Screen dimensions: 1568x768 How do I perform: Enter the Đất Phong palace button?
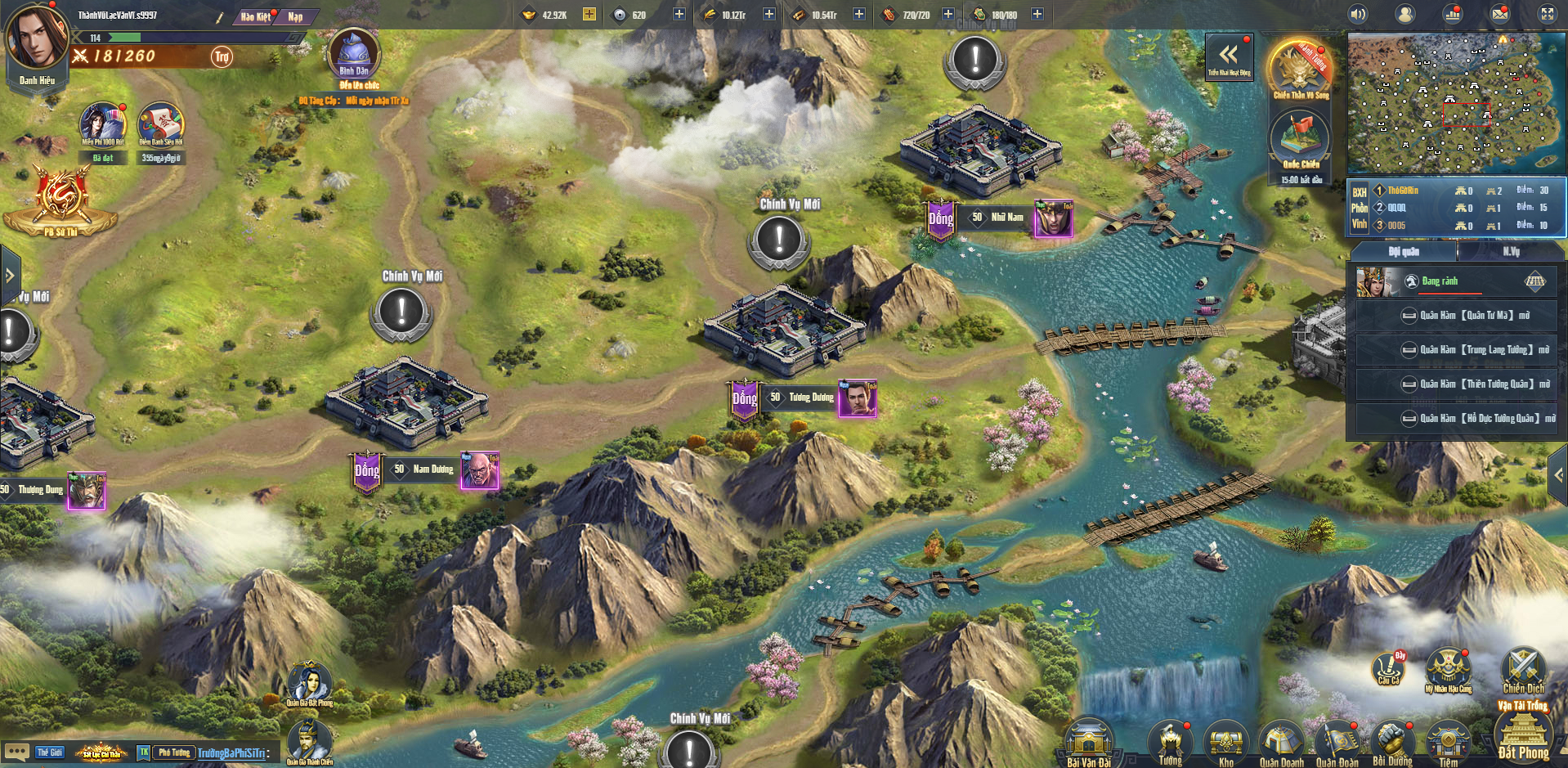[x=1523, y=736]
